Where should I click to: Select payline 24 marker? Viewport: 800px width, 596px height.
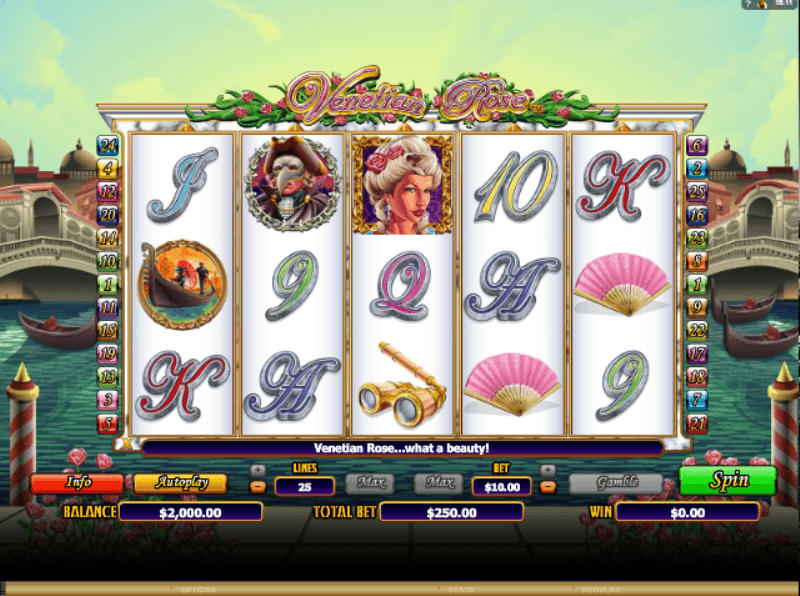click(107, 144)
